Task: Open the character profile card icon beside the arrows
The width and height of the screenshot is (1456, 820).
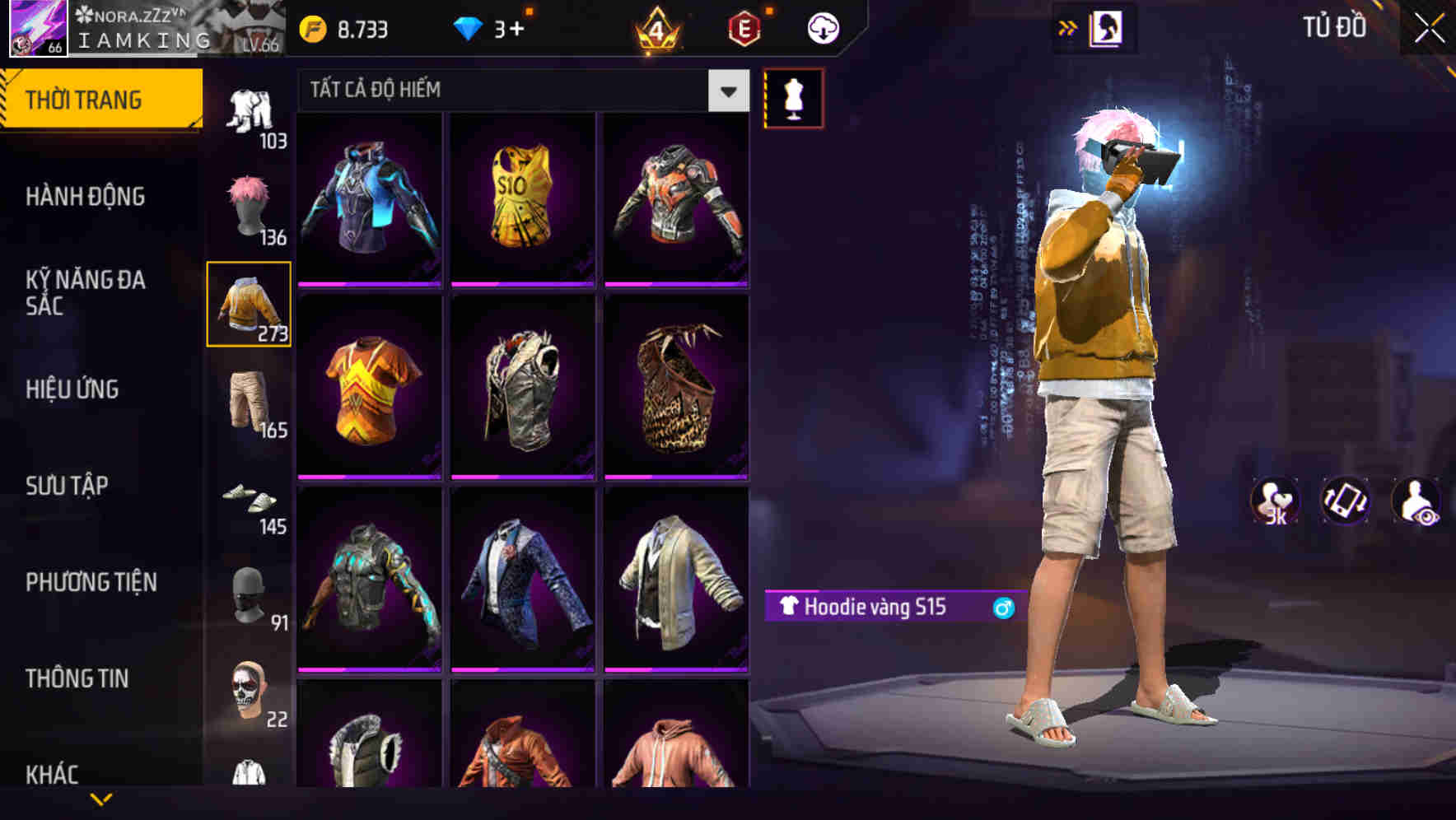Action: [x=1106, y=26]
